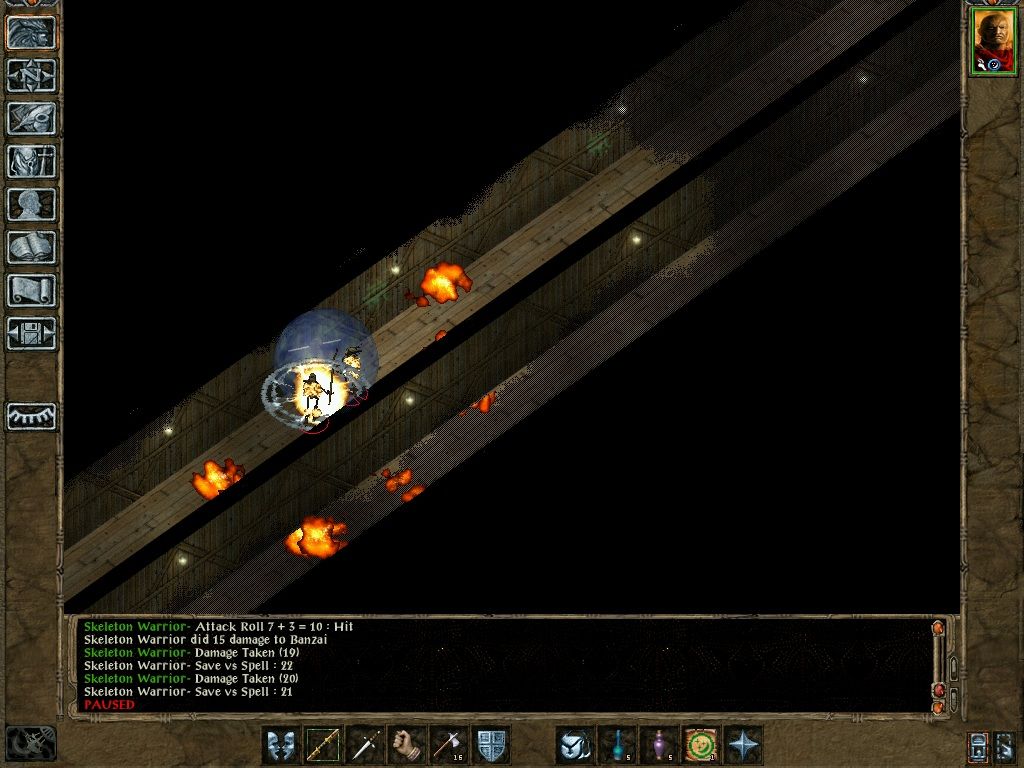Screen dimensions: 1024x768
Task: Select the staff weapon slot
Action: click(323, 745)
